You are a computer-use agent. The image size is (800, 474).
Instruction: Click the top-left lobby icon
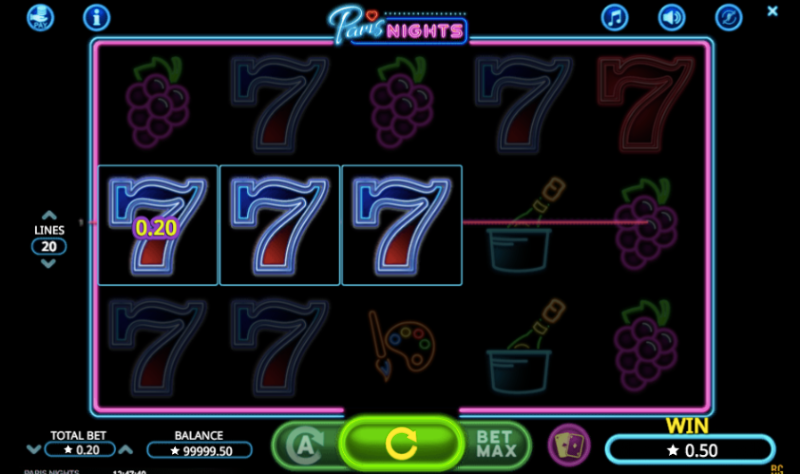(x=40, y=17)
